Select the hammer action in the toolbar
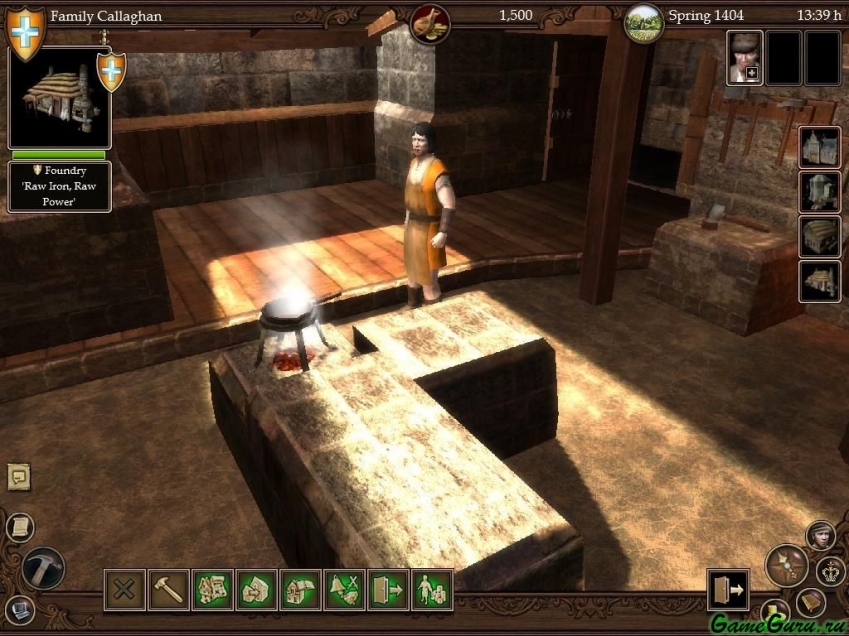 coord(168,590)
